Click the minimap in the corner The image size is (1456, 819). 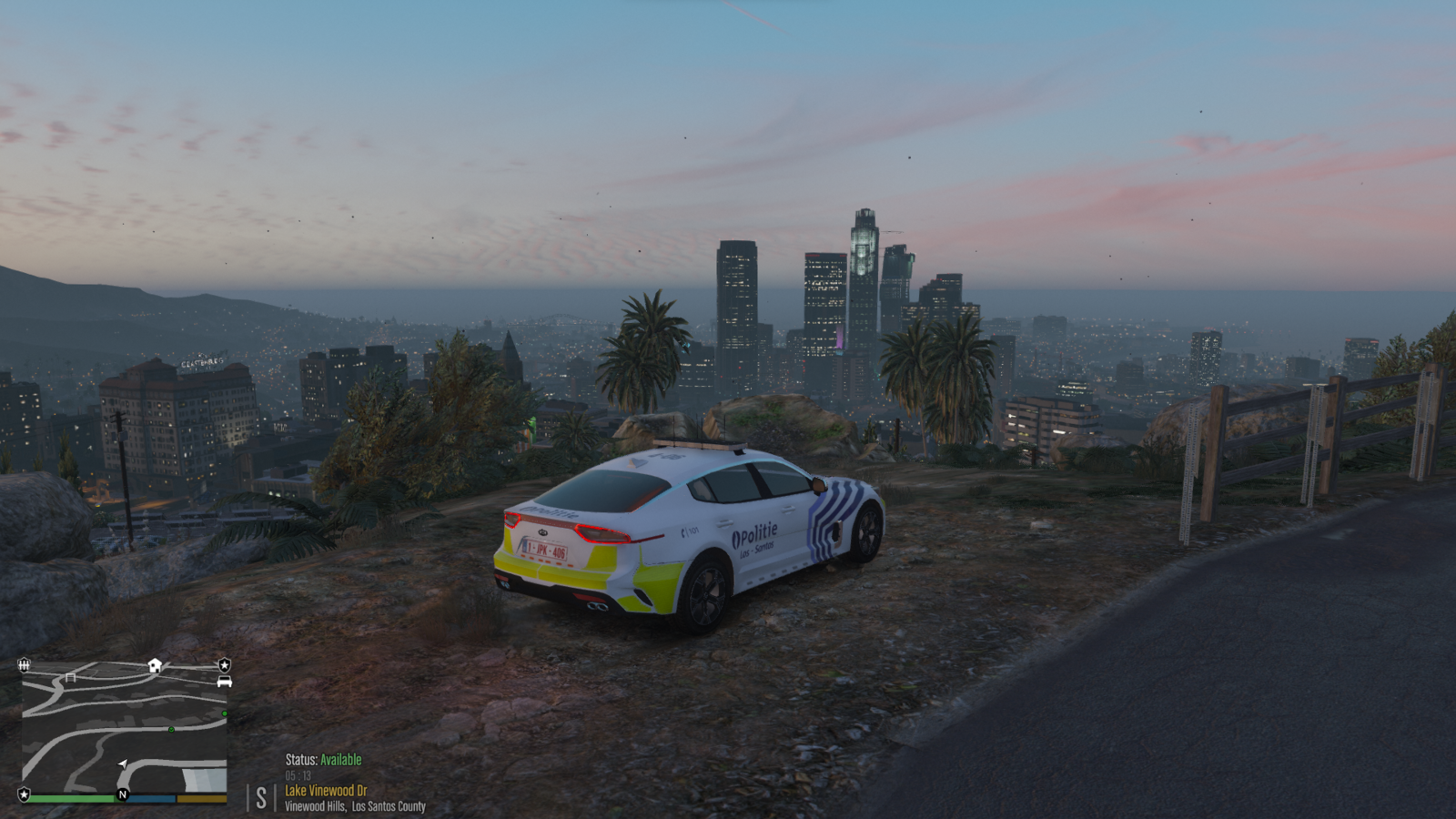coord(125,728)
